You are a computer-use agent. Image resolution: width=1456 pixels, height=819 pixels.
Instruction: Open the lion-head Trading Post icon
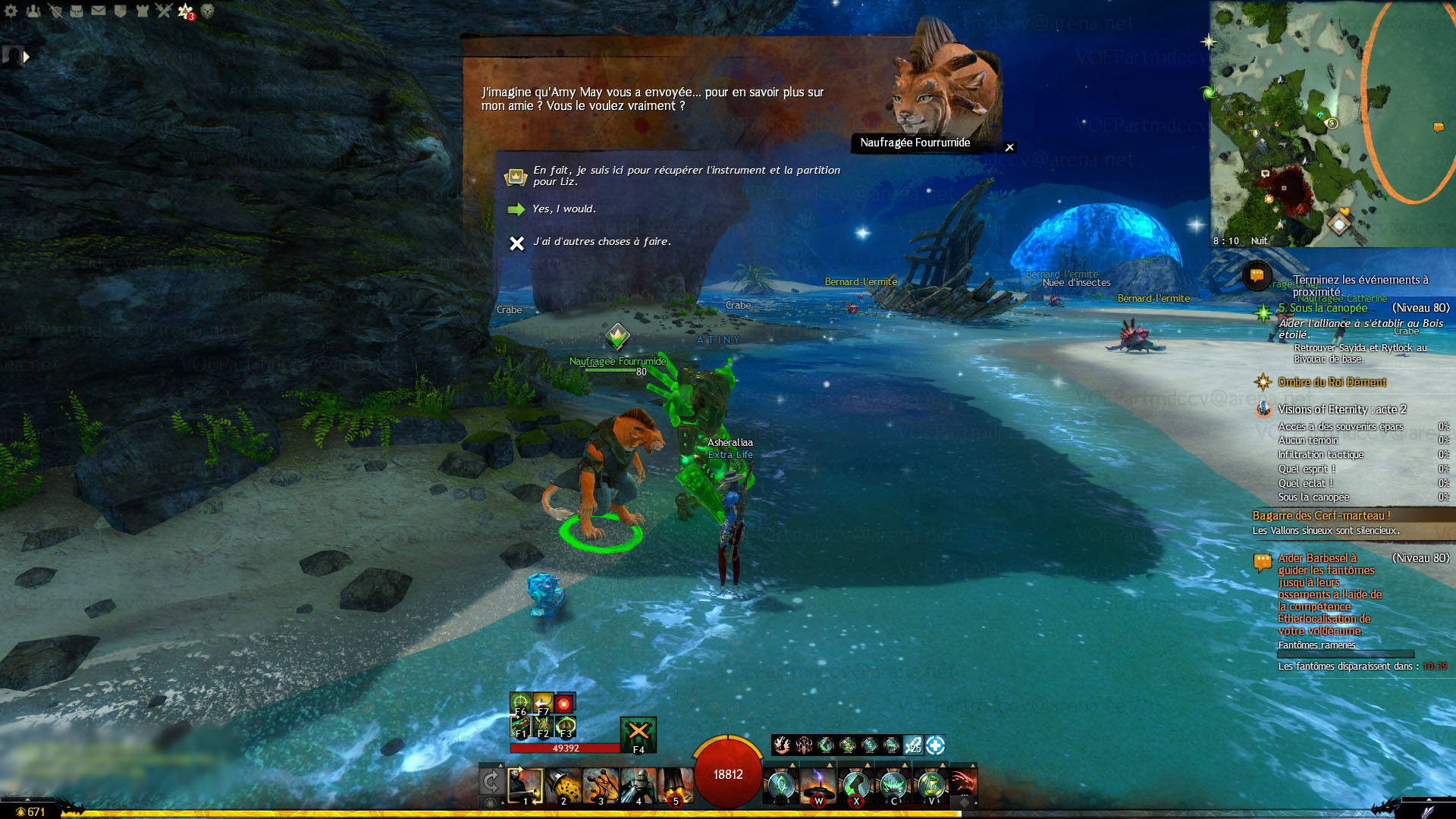[x=207, y=11]
